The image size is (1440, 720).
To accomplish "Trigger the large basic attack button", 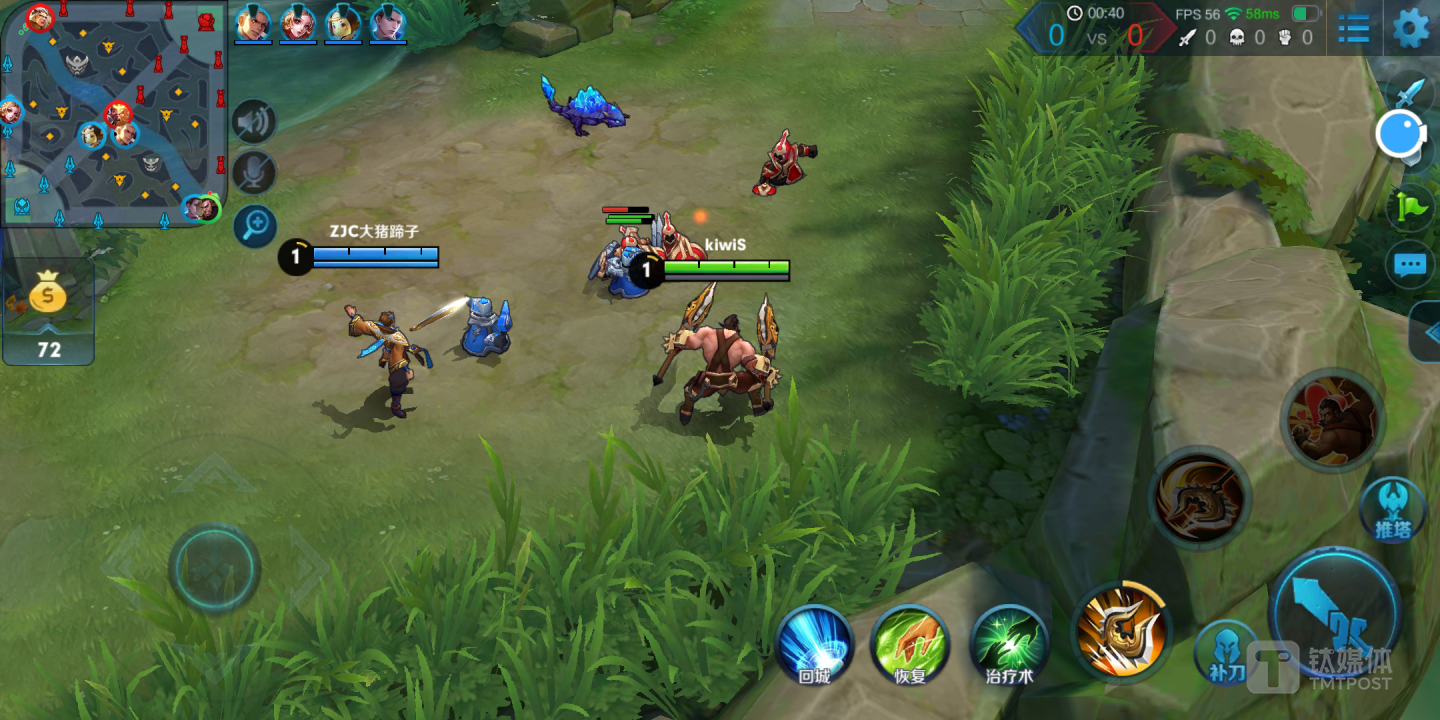I will 1334,610.
